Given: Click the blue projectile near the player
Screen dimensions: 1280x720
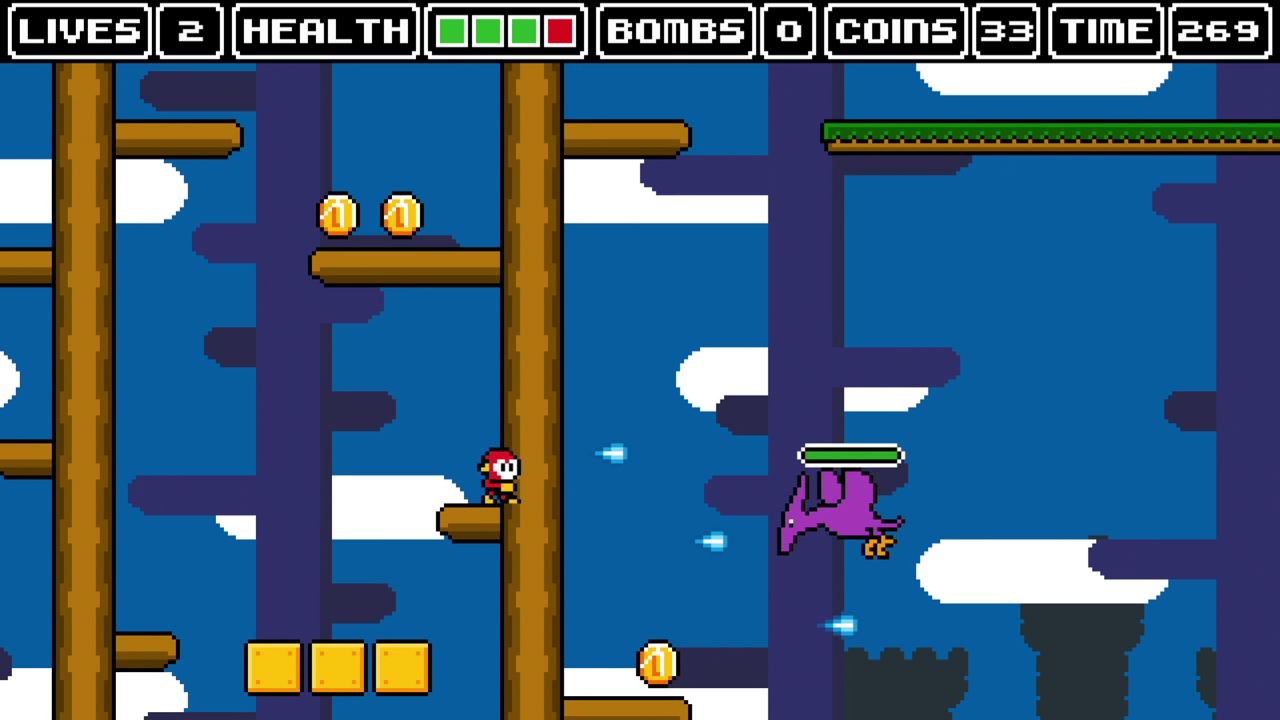Looking at the screenshot, I should (x=613, y=454).
